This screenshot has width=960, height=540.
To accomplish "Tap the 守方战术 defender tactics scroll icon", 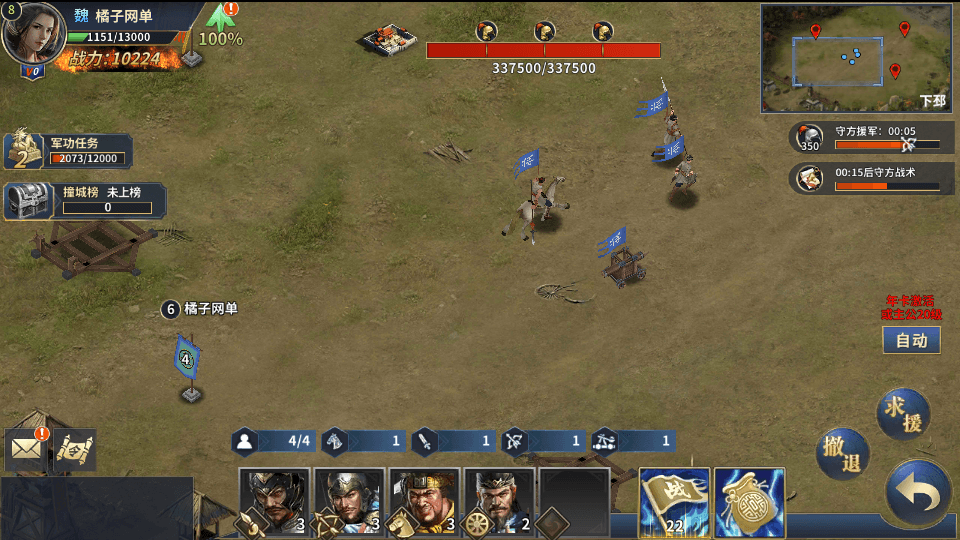I will (811, 178).
